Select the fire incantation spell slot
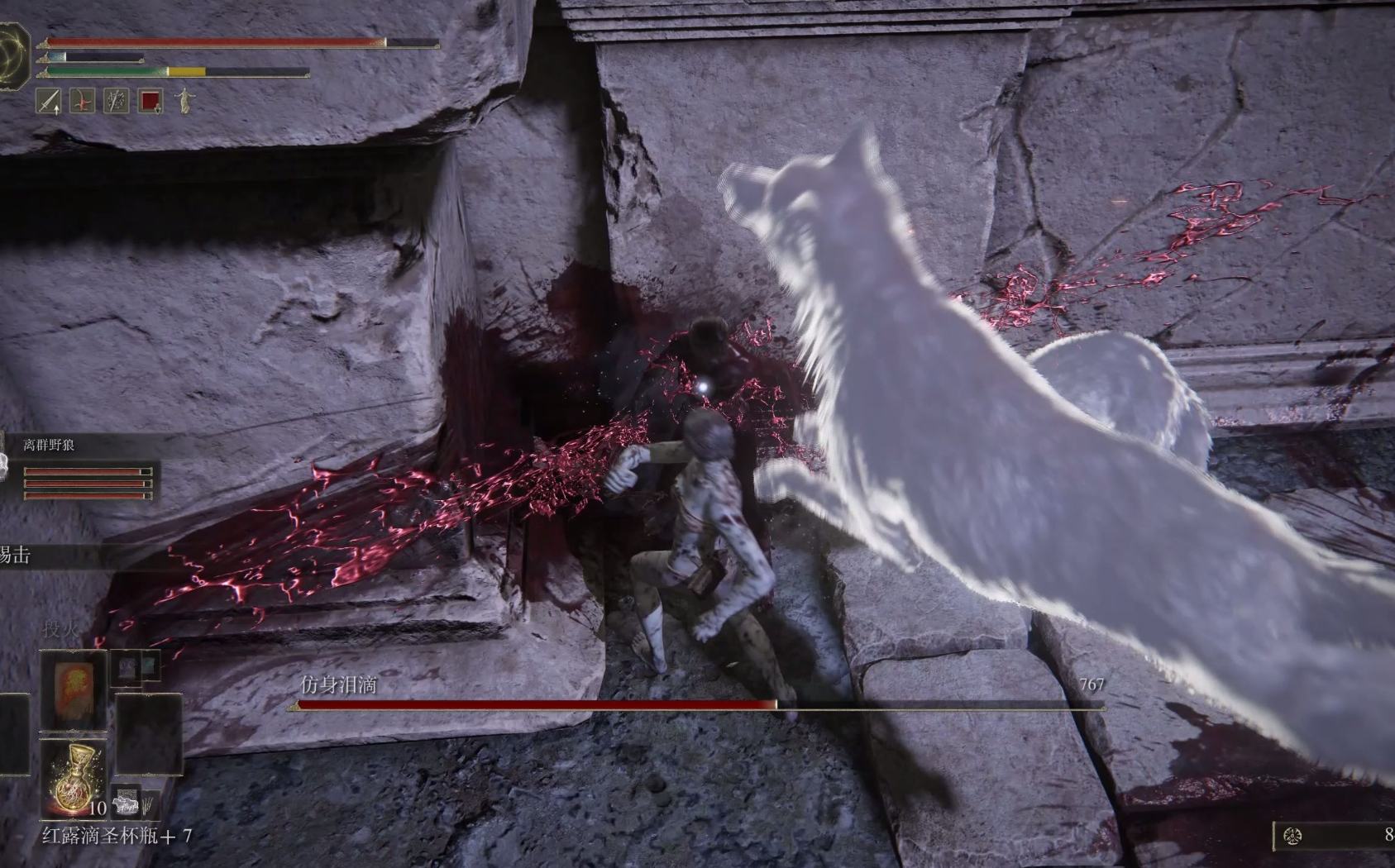Viewport: 1395px width, 868px height. (73, 689)
